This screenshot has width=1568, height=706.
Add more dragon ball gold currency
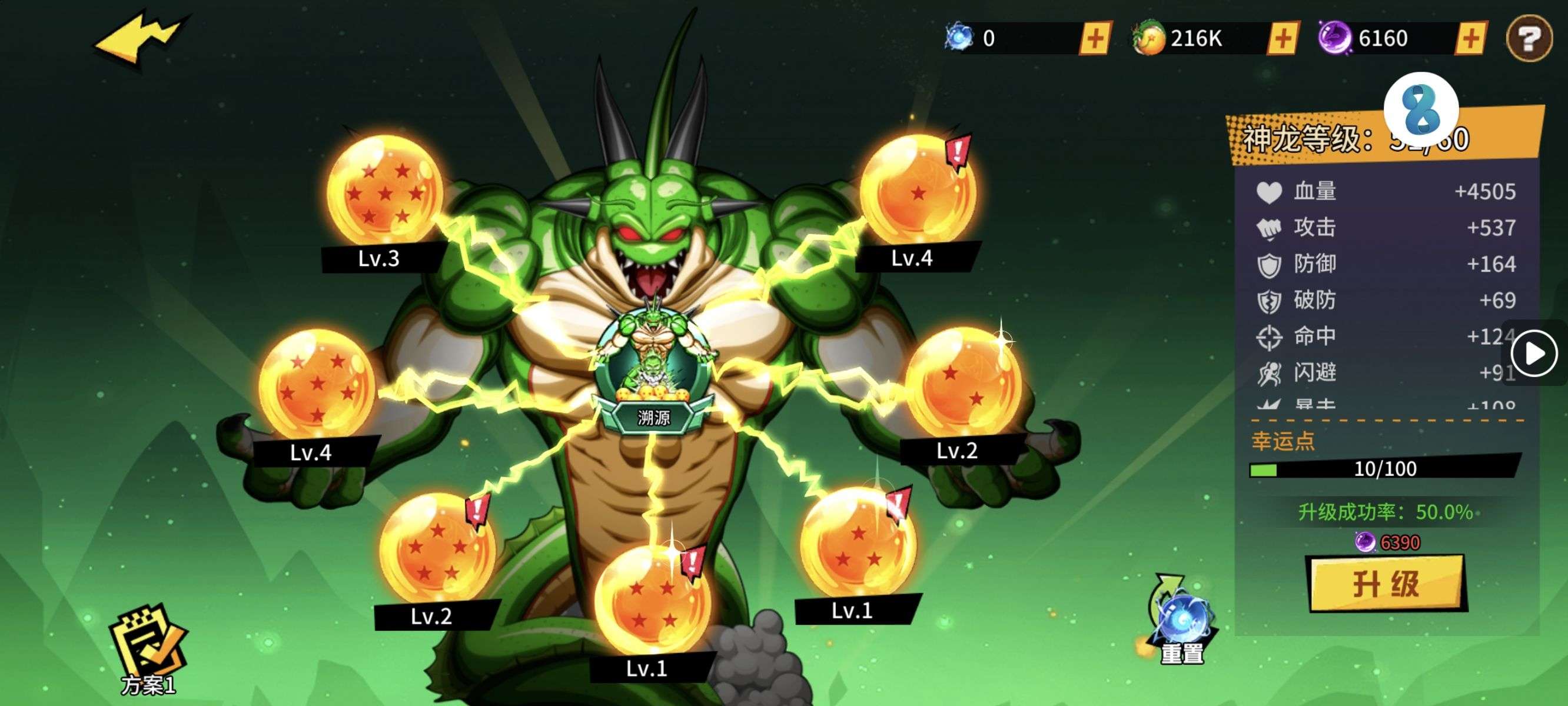pos(1283,38)
